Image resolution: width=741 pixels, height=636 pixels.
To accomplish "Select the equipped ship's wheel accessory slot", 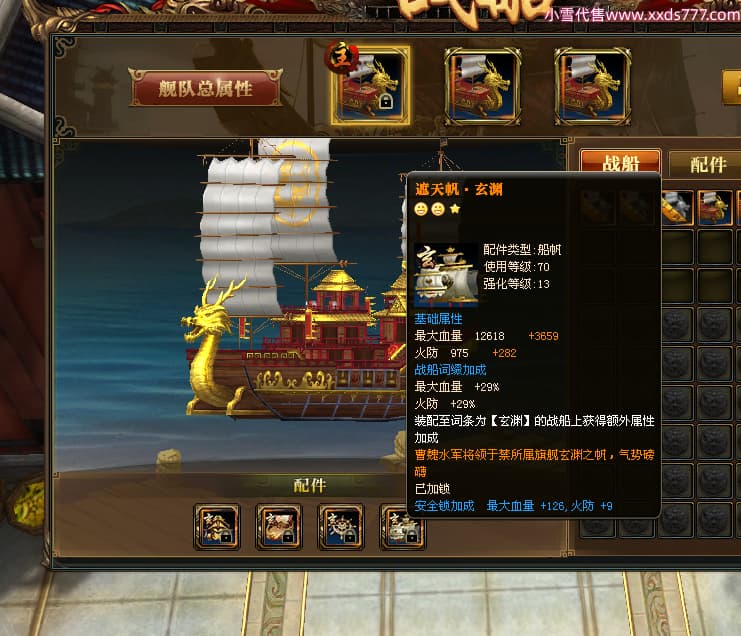I will [340, 525].
